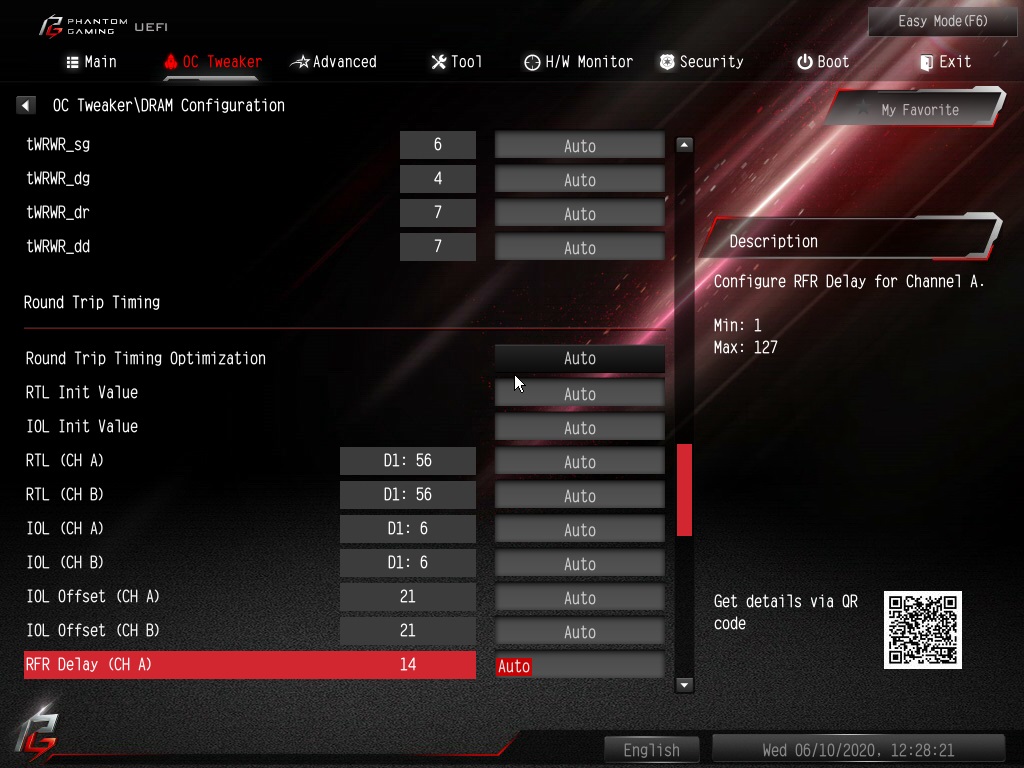Go to the Advanced tab
1024x768 pixels.
pos(334,62)
